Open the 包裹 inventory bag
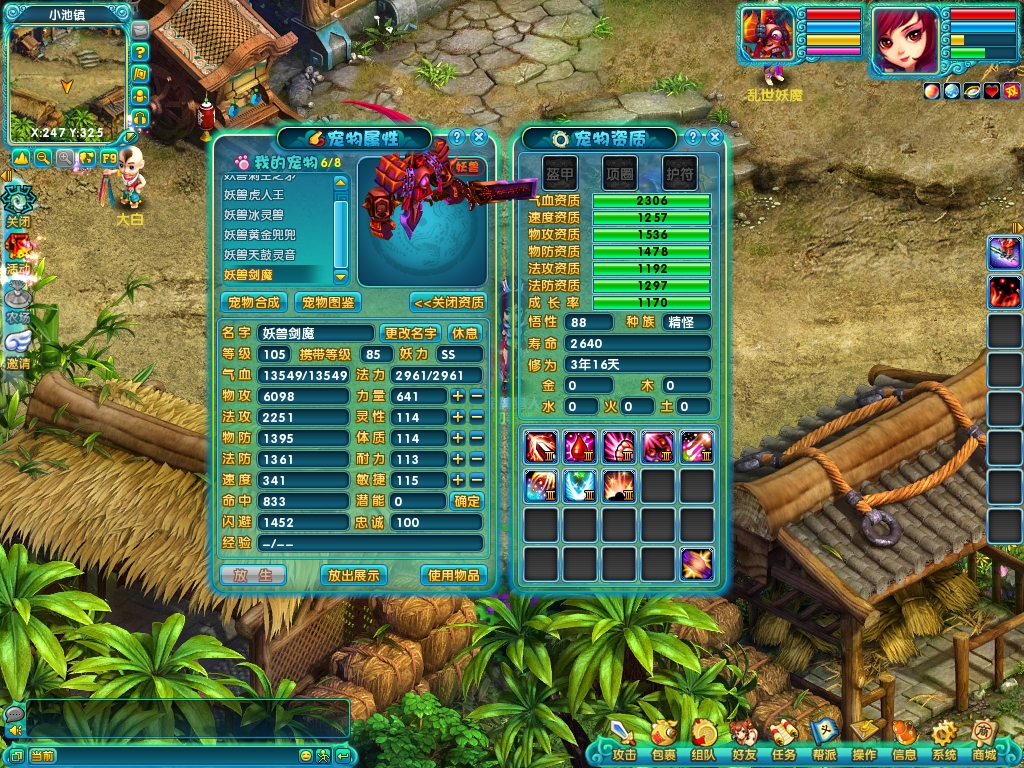 664,741
